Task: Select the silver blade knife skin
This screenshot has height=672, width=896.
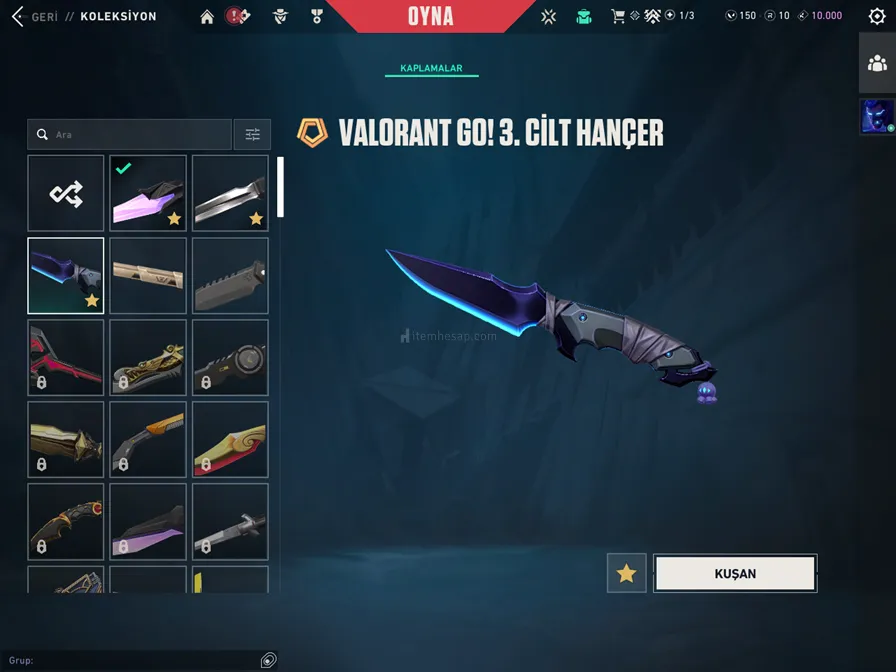Action: pyautogui.click(x=230, y=193)
